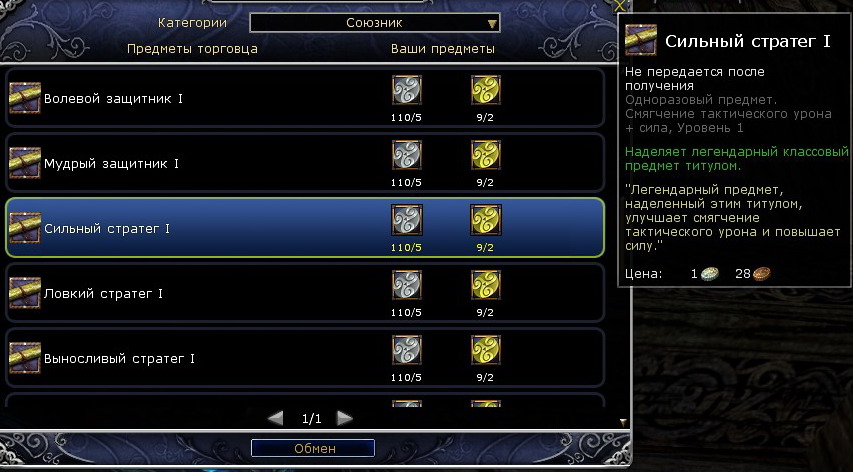853x472 pixels.
Task: Close the barter window with the X
Action: (x=619, y=6)
